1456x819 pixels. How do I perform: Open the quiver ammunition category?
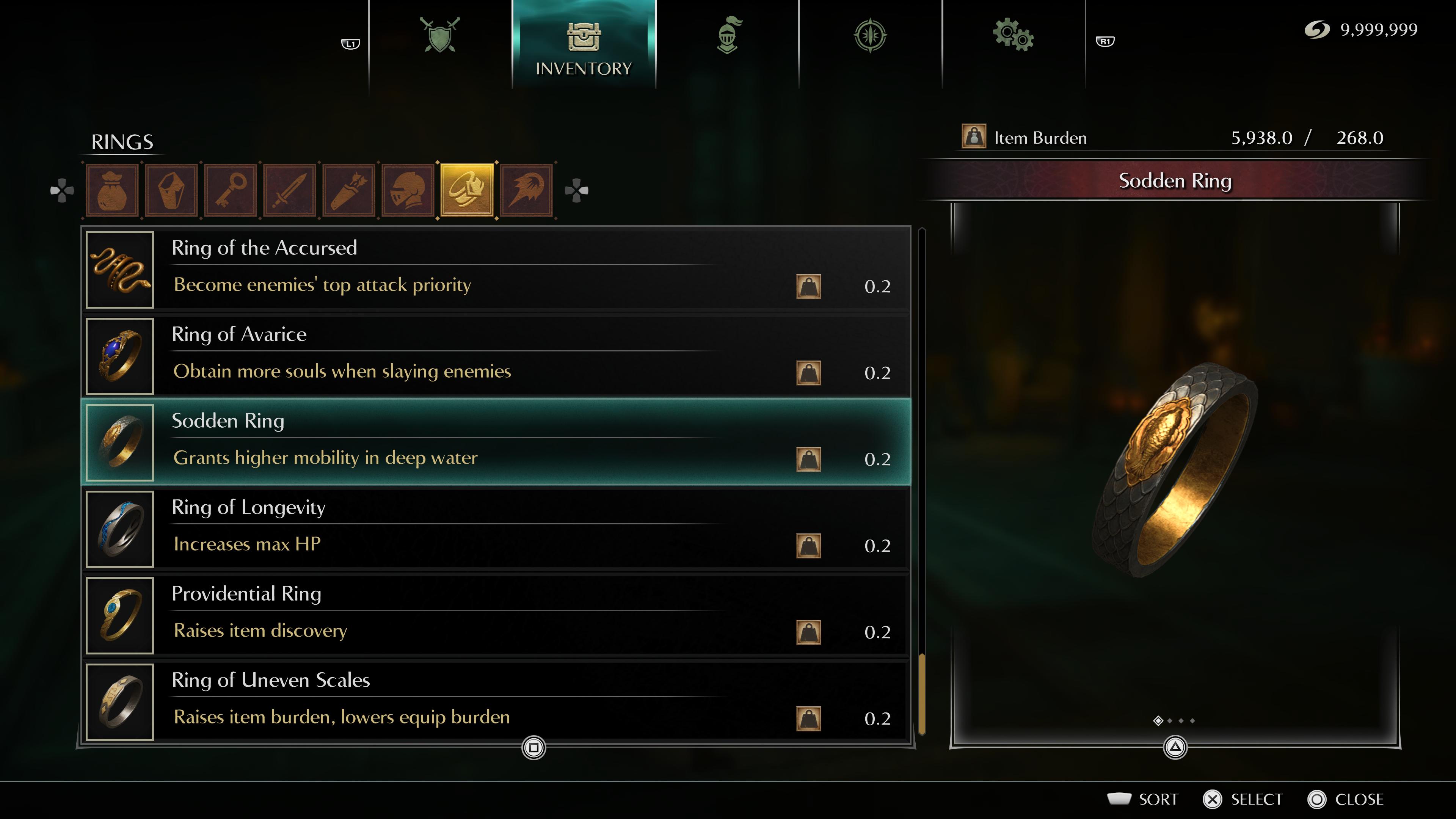tap(349, 190)
